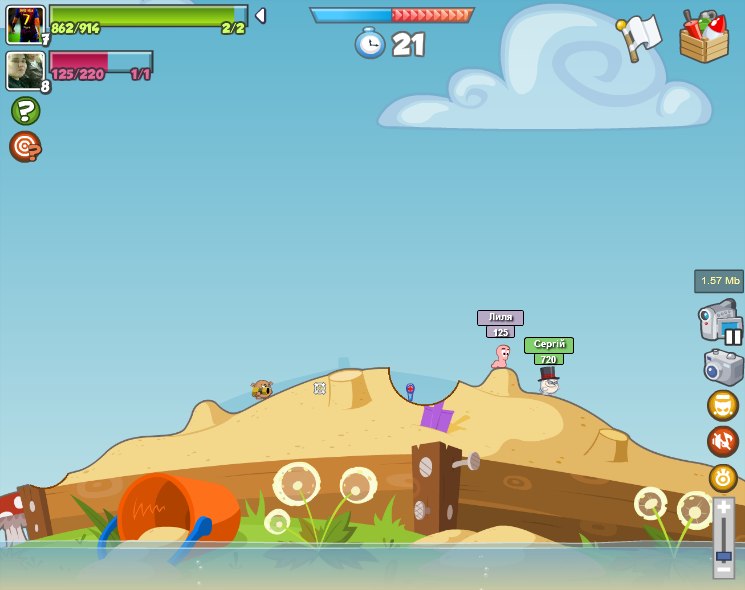The height and width of the screenshot is (590, 745).
Task: Open the weapons crate inventory
Action: [704, 37]
